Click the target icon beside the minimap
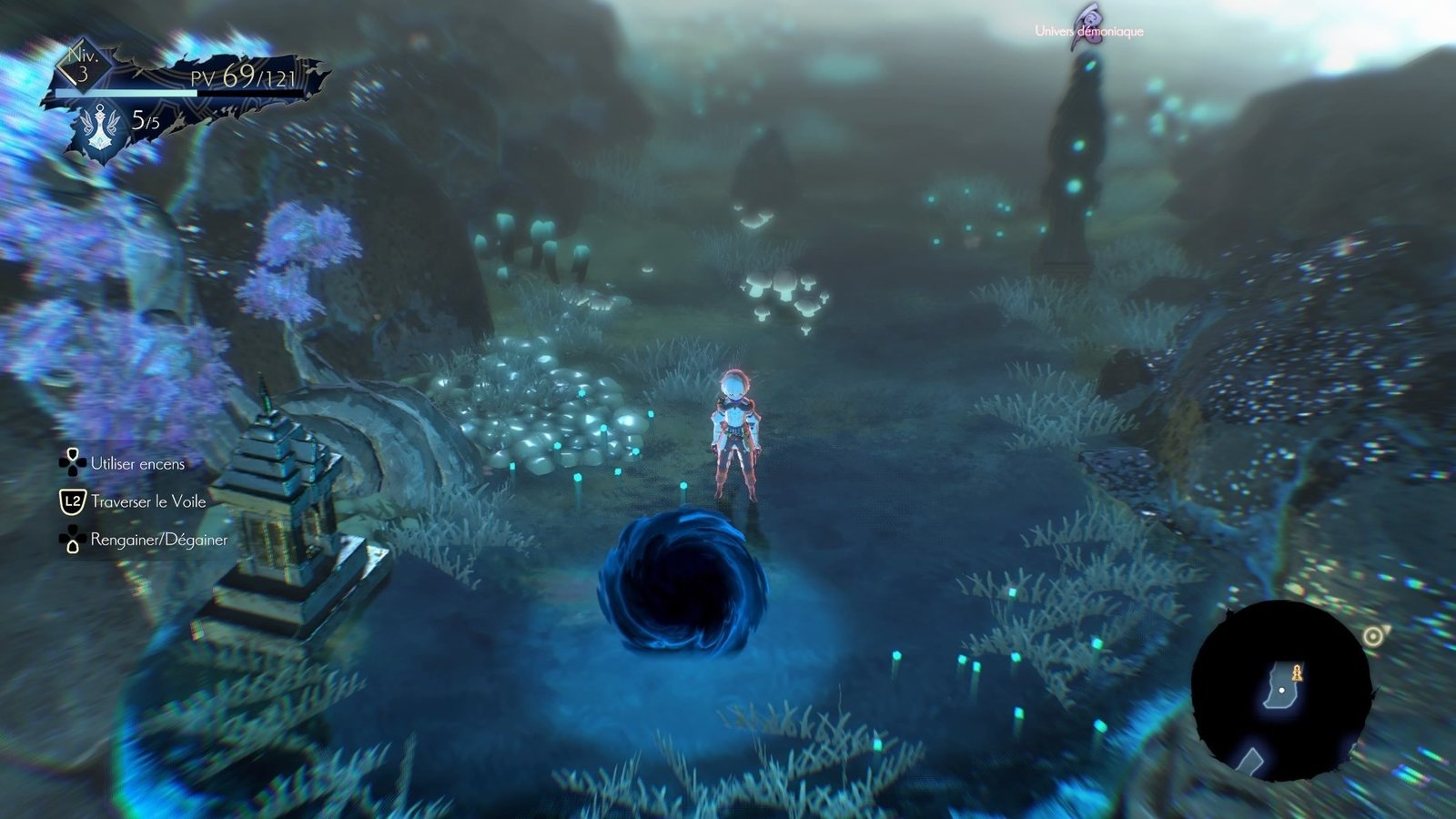 click(1373, 636)
